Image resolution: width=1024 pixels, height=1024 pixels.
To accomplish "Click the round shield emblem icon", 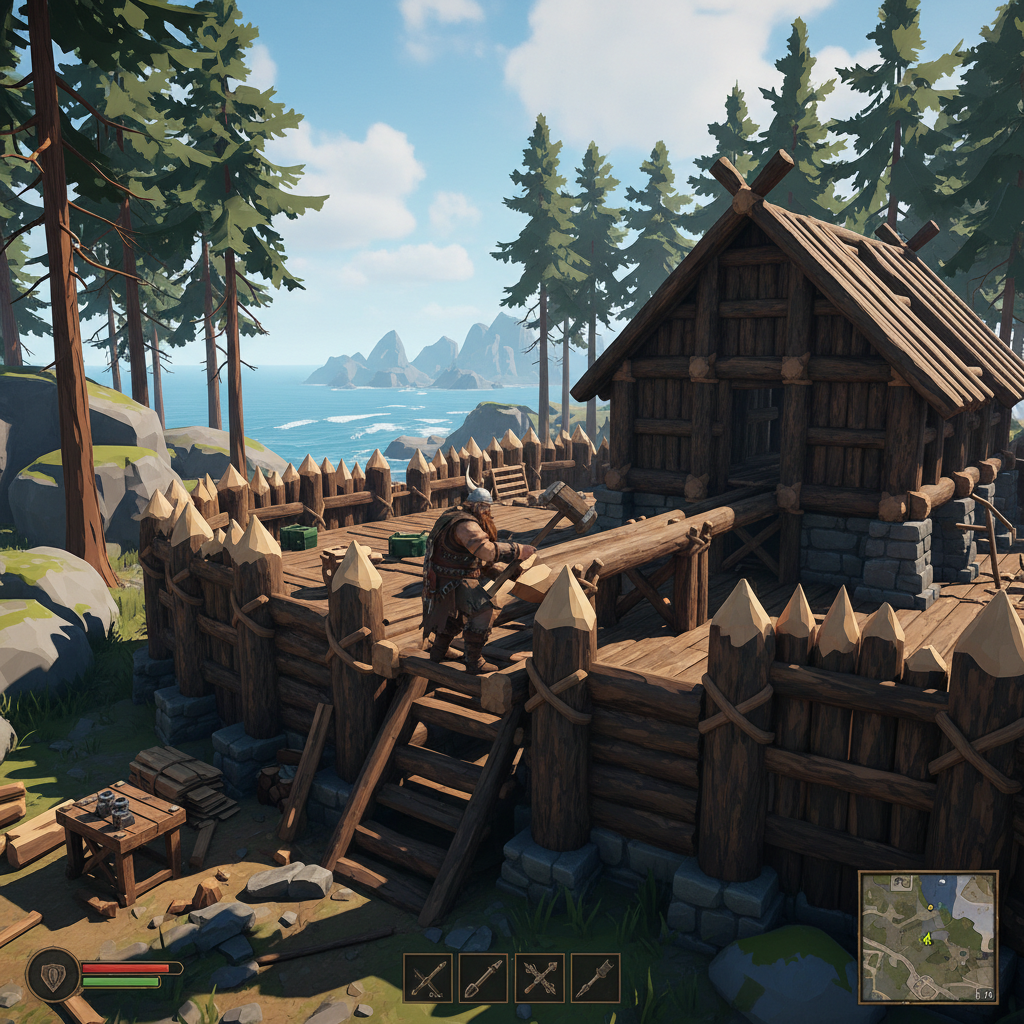I will click(53, 974).
